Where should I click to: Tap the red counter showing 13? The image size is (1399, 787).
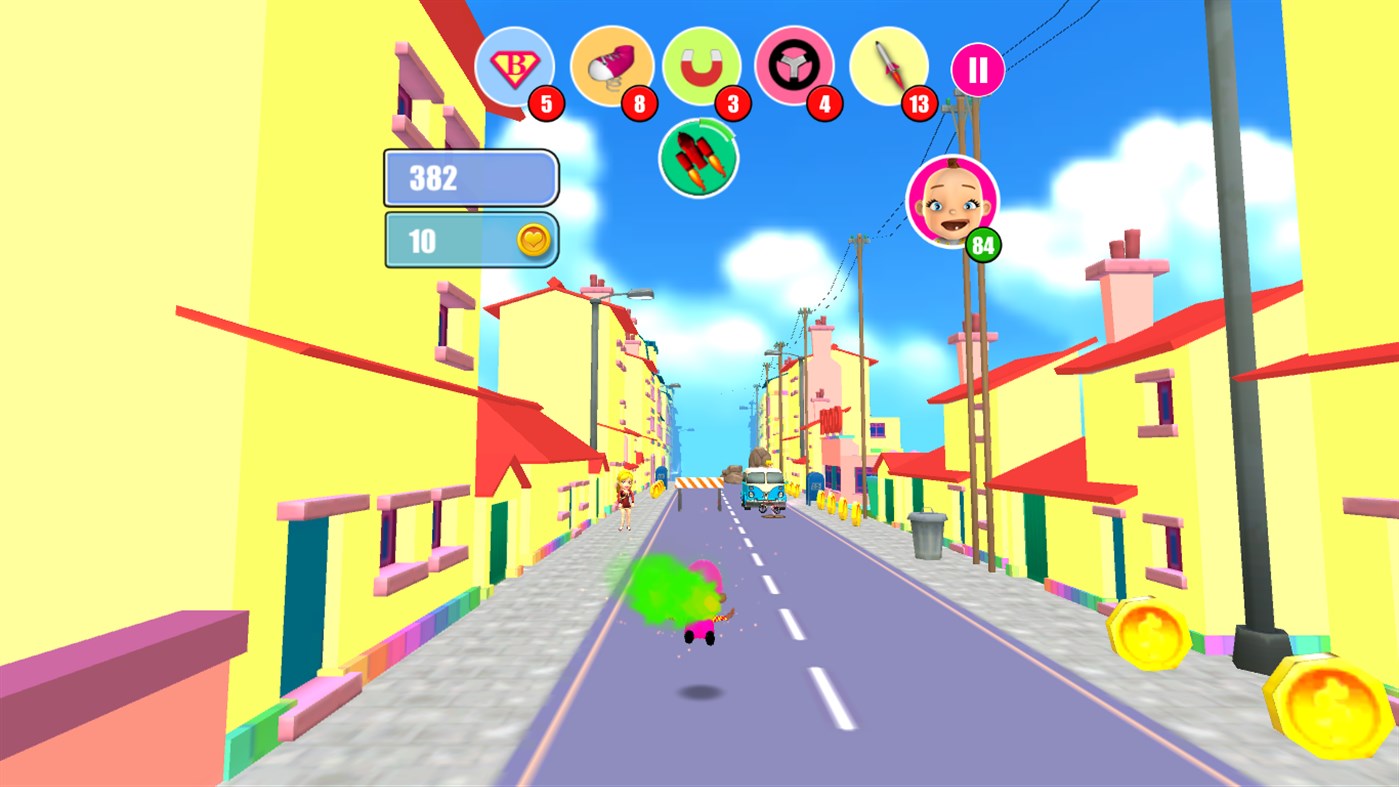point(921,103)
